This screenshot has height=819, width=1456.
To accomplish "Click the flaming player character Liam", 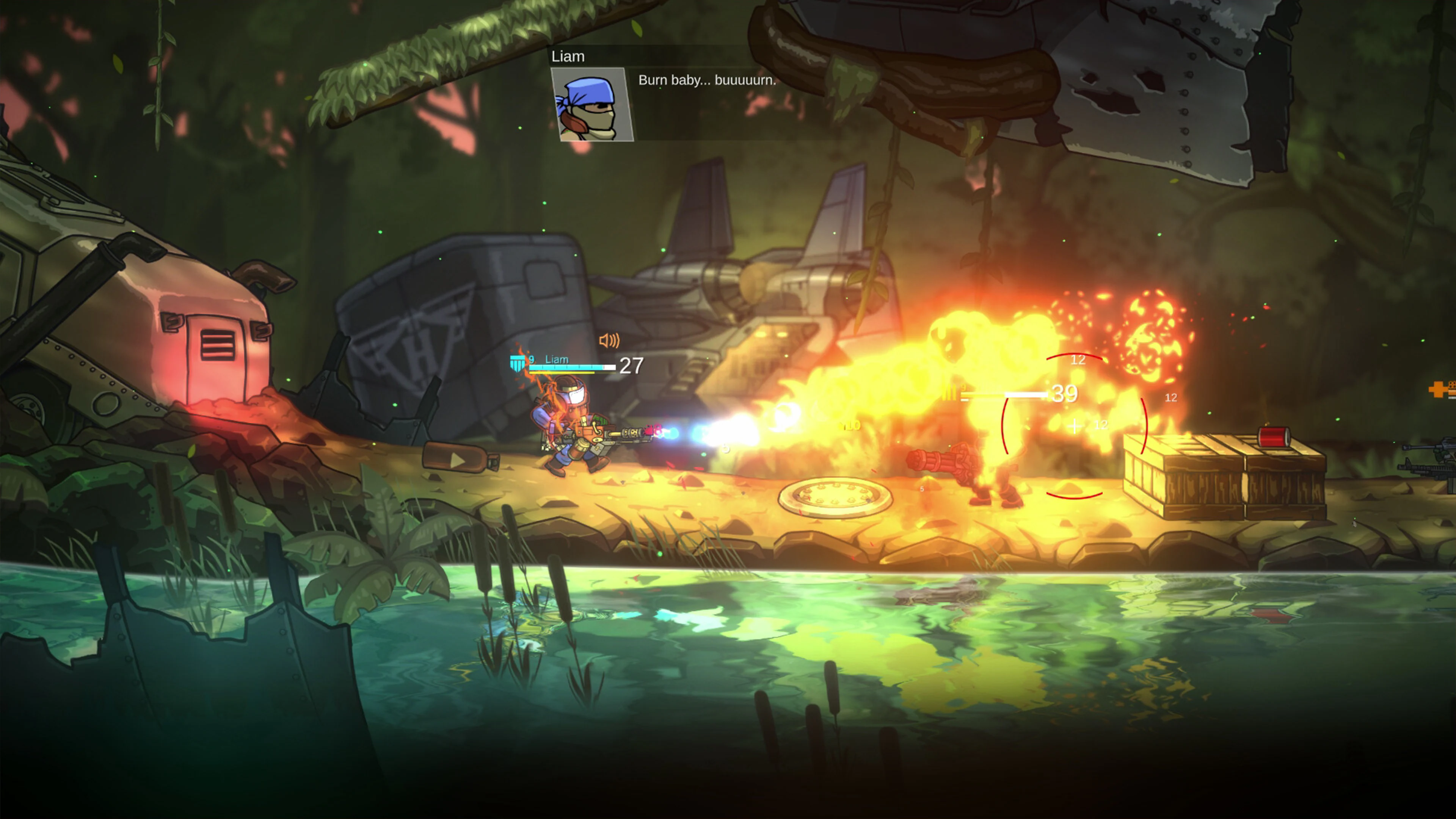I will [x=571, y=435].
